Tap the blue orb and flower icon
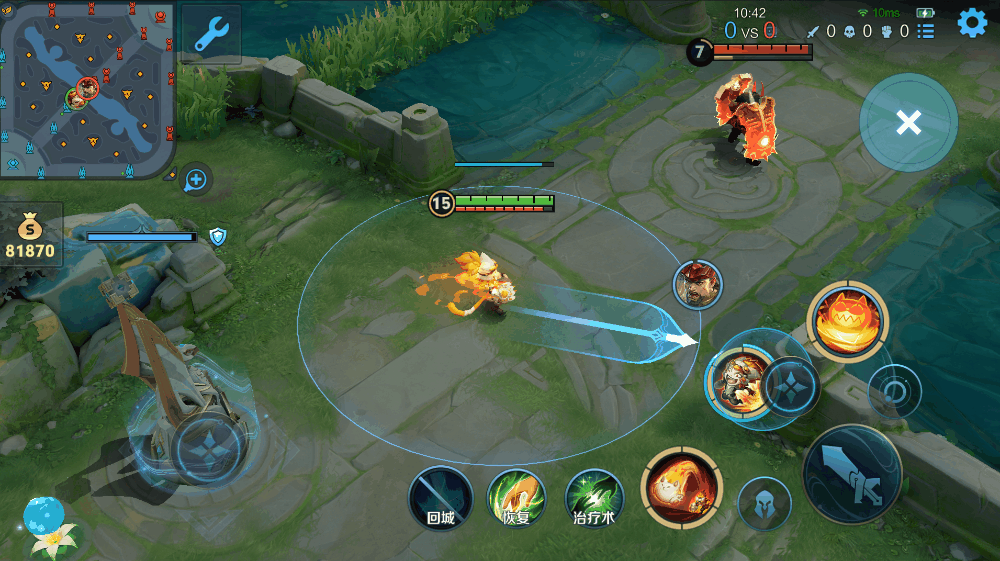The width and height of the screenshot is (1000, 561). click(x=45, y=525)
